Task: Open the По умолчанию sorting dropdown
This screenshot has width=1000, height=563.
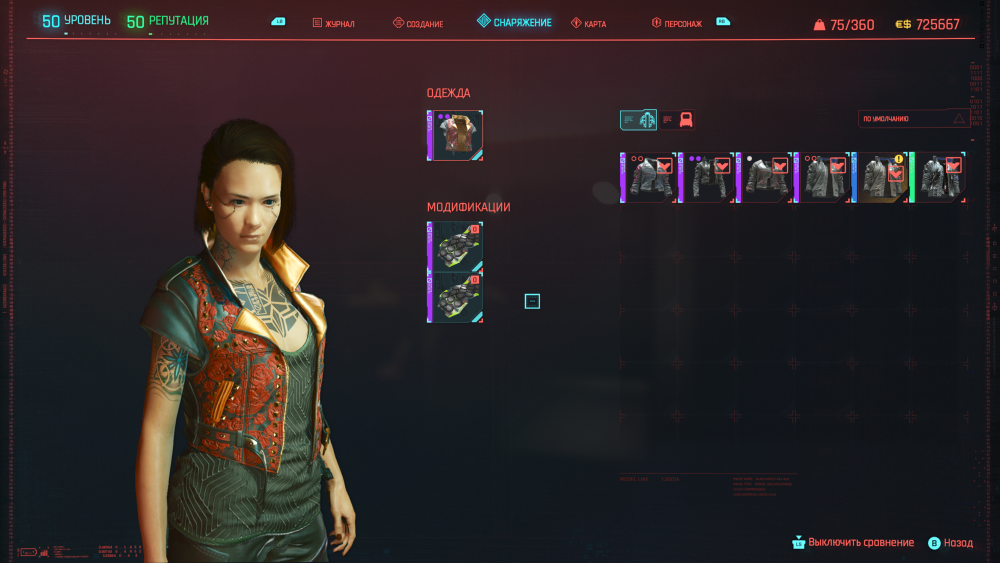Action: [x=915, y=119]
